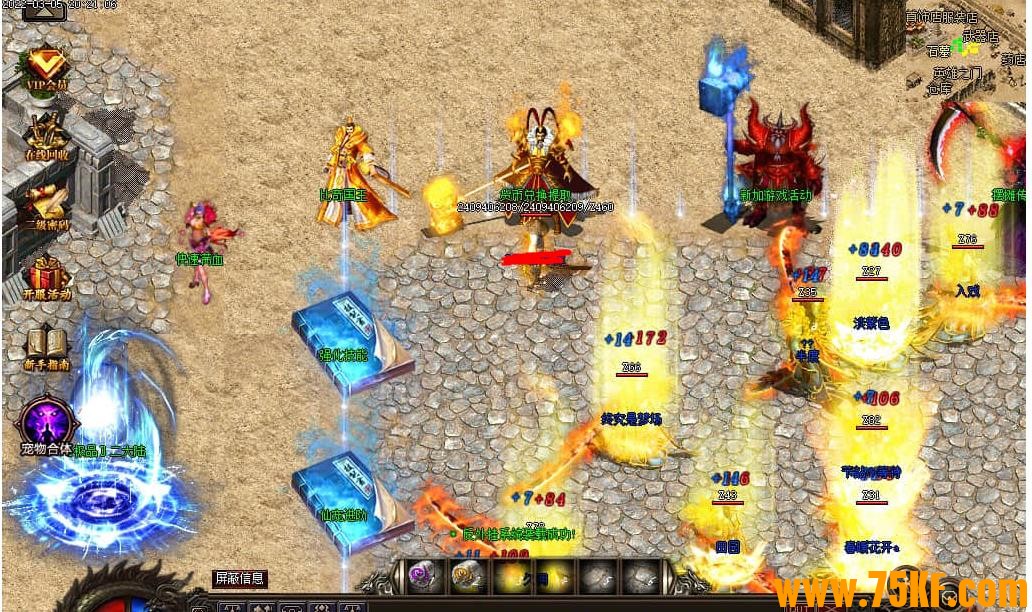Activate the 宠物合体 pet fusion icon
The width and height of the screenshot is (1032, 612).
(x=47, y=424)
